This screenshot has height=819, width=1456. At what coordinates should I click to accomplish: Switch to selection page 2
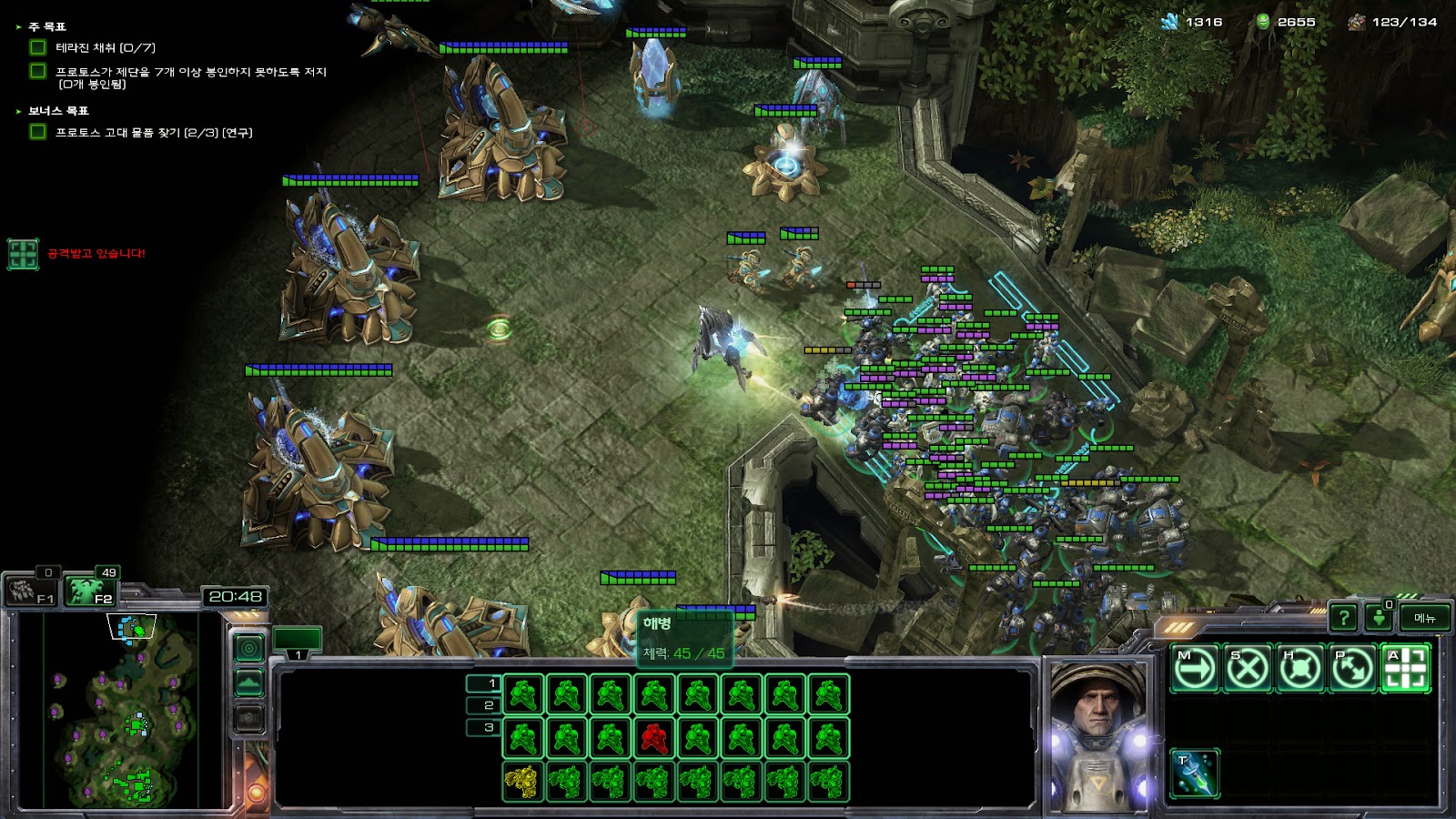tap(483, 705)
